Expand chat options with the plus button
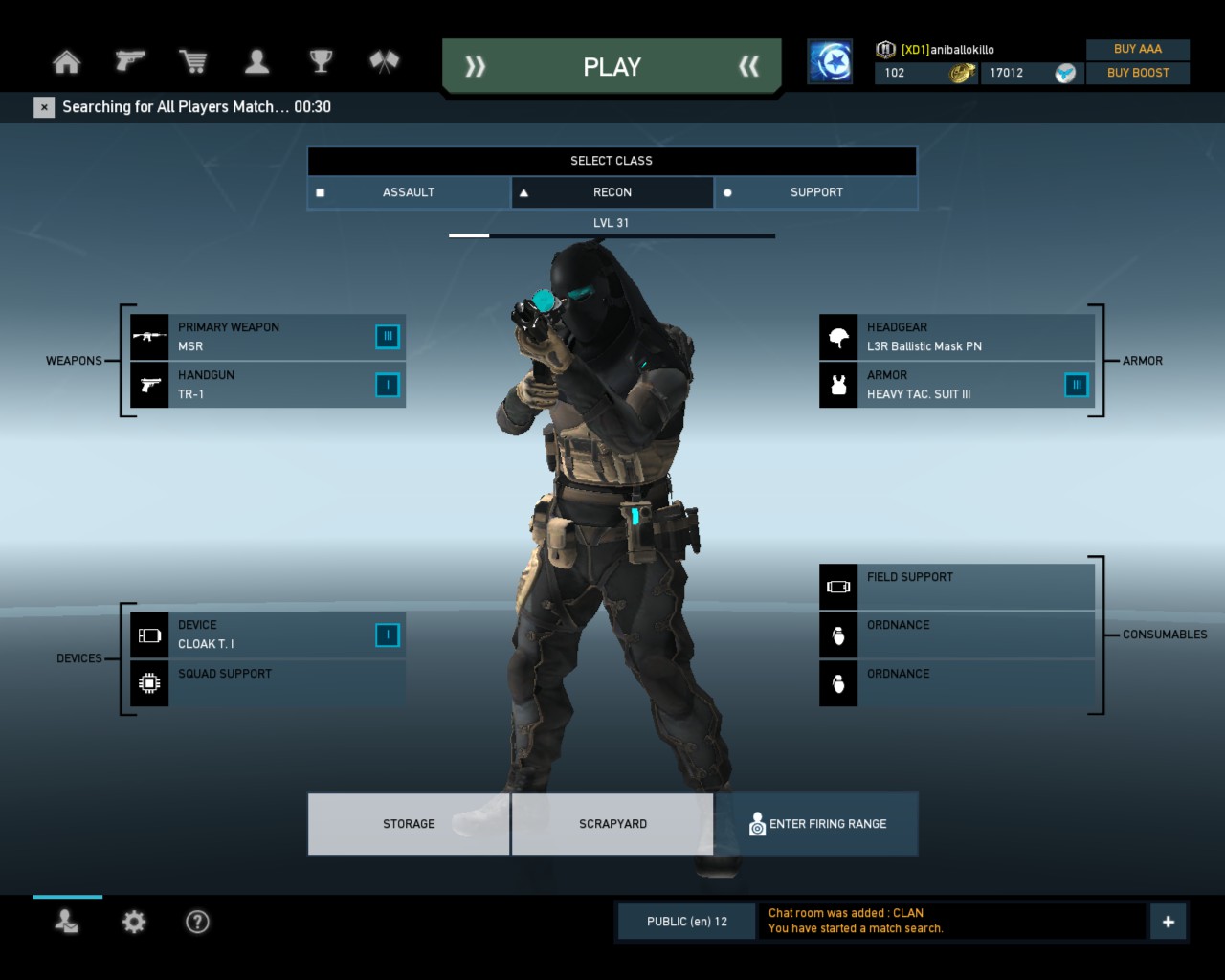Image resolution: width=1225 pixels, height=980 pixels. (1168, 921)
